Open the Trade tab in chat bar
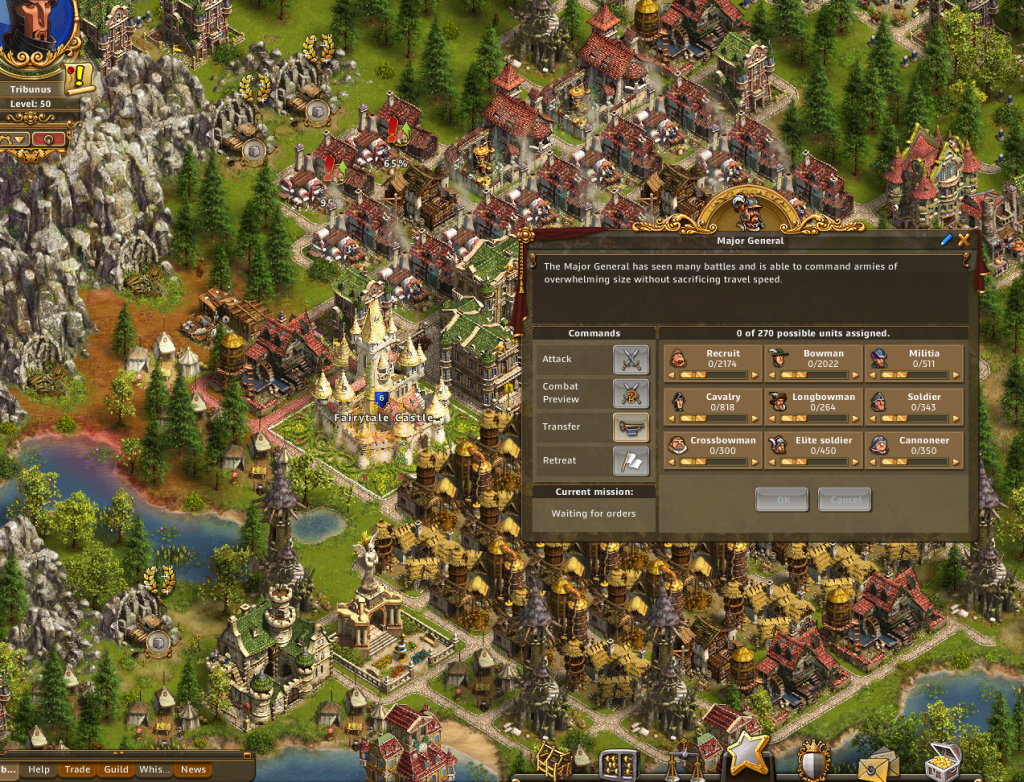1024x782 pixels. pos(77,770)
